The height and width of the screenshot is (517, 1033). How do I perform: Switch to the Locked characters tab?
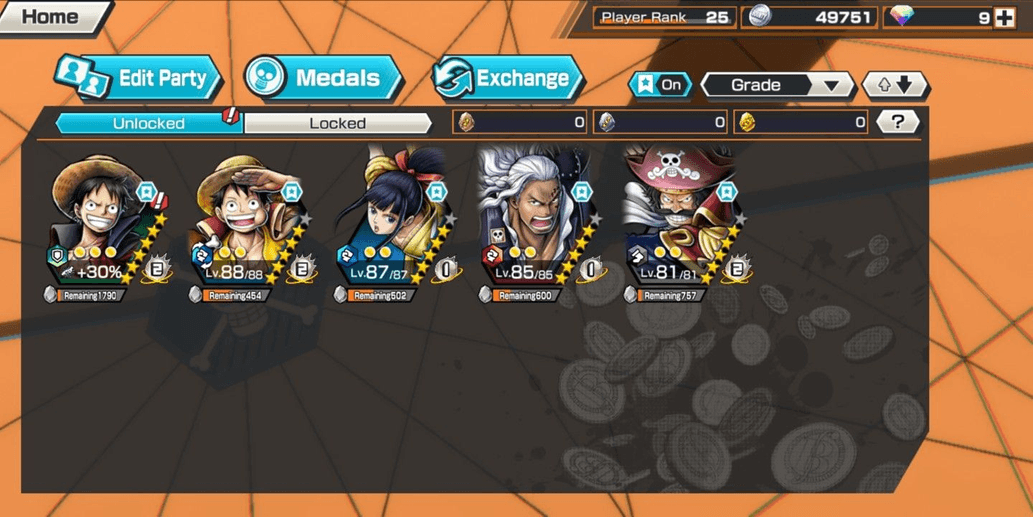[337, 123]
